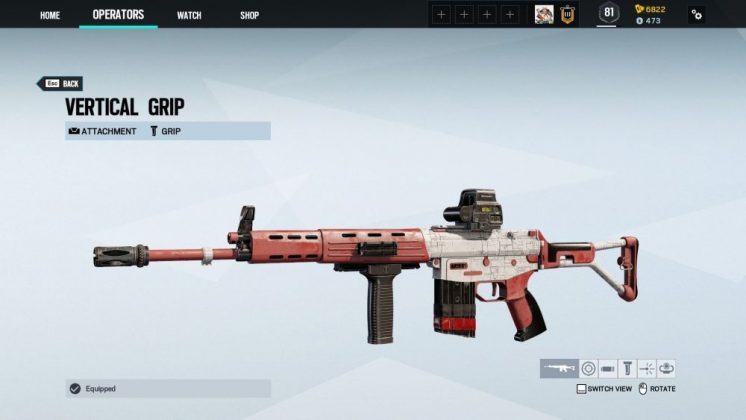Select the weapon charm icon
This screenshot has height=420, width=746.
click(667, 369)
